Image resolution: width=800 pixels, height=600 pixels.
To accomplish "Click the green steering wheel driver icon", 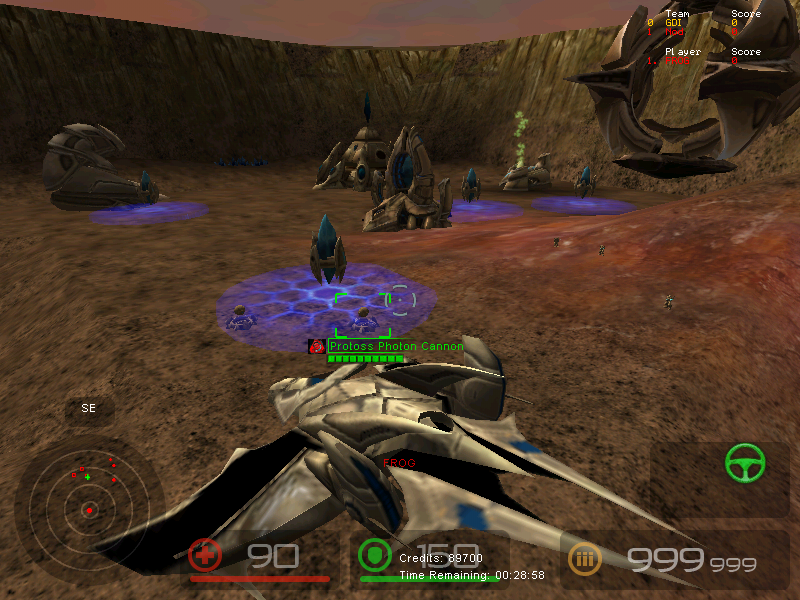I will click(745, 462).
